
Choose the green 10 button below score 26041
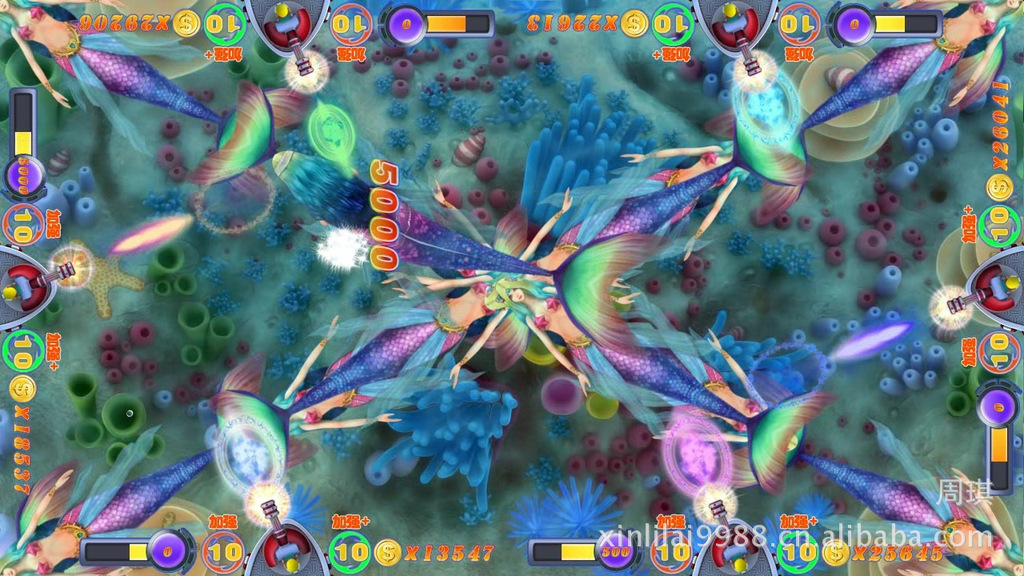click(1000, 226)
